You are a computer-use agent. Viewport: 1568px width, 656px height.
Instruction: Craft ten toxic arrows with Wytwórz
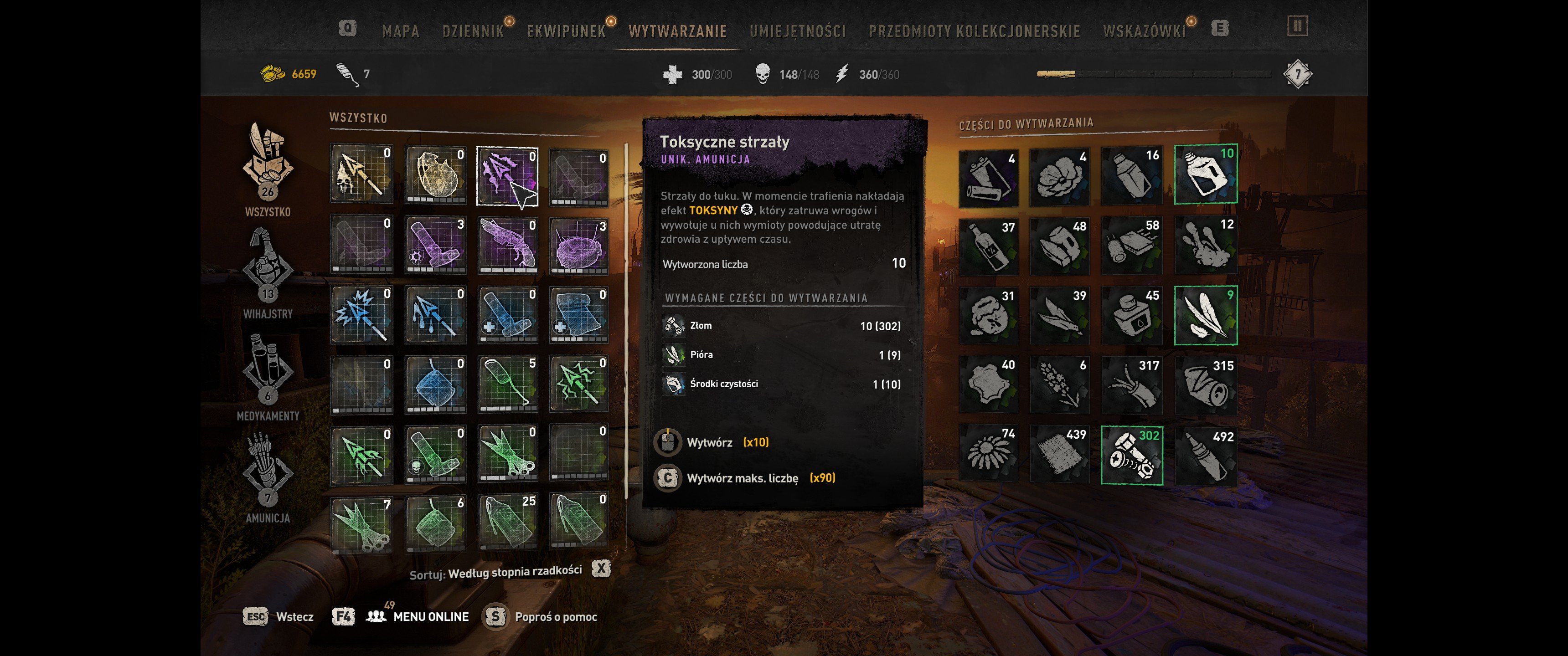click(710, 442)
